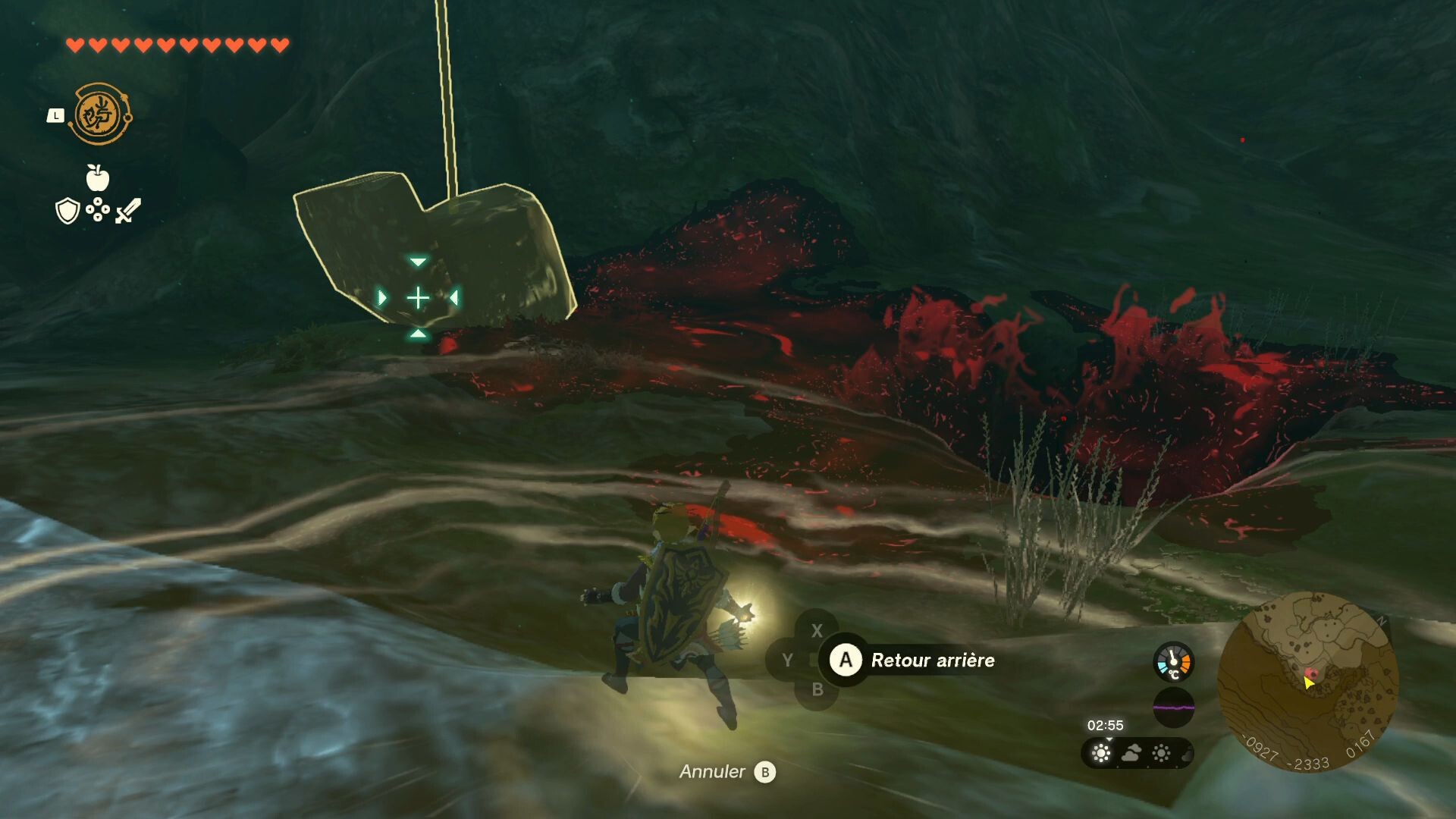Open the shield quick-select icon
This screenshot has height=819, width=1456.
click(68, 211)
